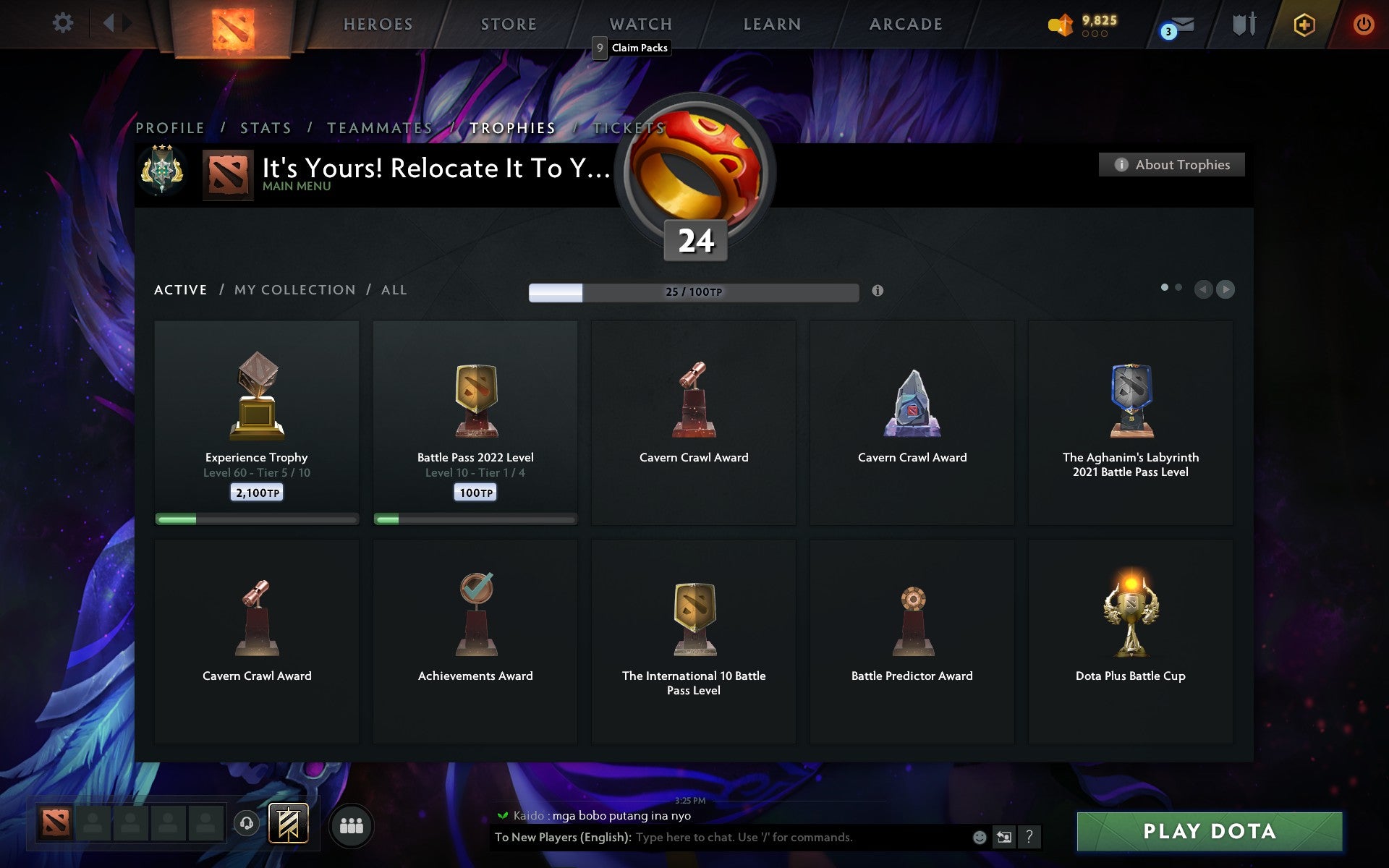1389x868 pixels.
Task: Switch to the MY COLLECTION tab
Action: tap(294, 289)
